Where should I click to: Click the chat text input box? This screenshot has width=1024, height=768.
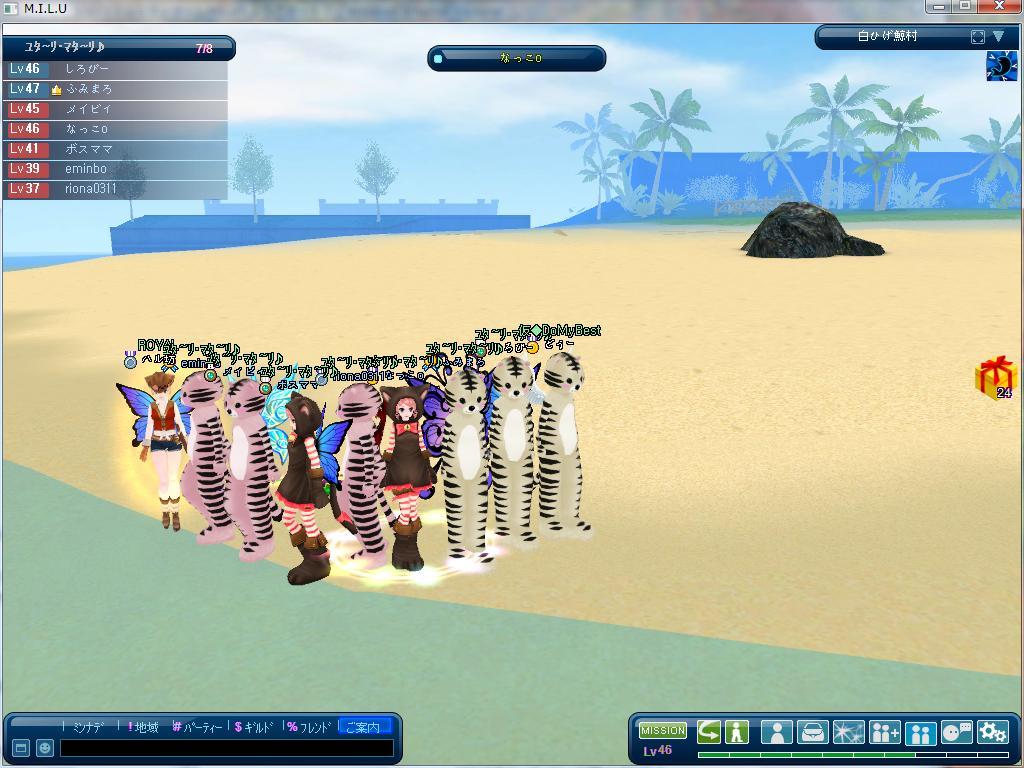(226, 747)
